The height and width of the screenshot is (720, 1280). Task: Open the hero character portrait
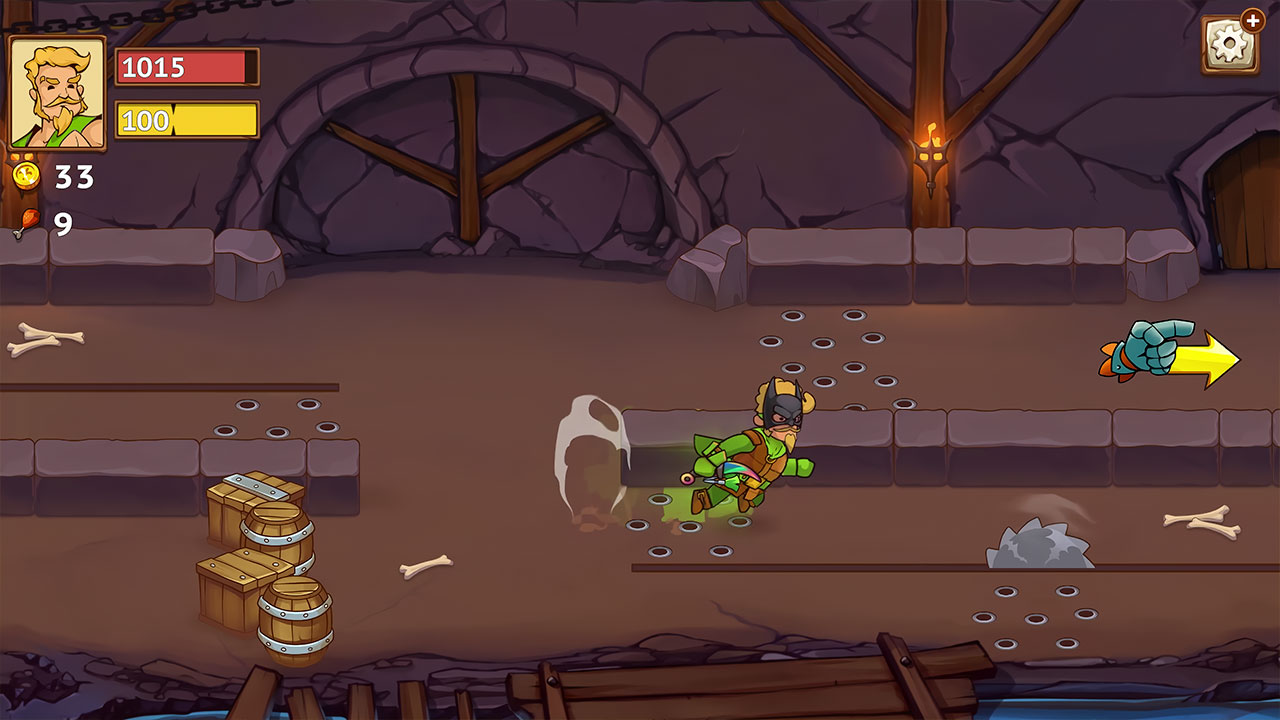click(x=58, y=90)
